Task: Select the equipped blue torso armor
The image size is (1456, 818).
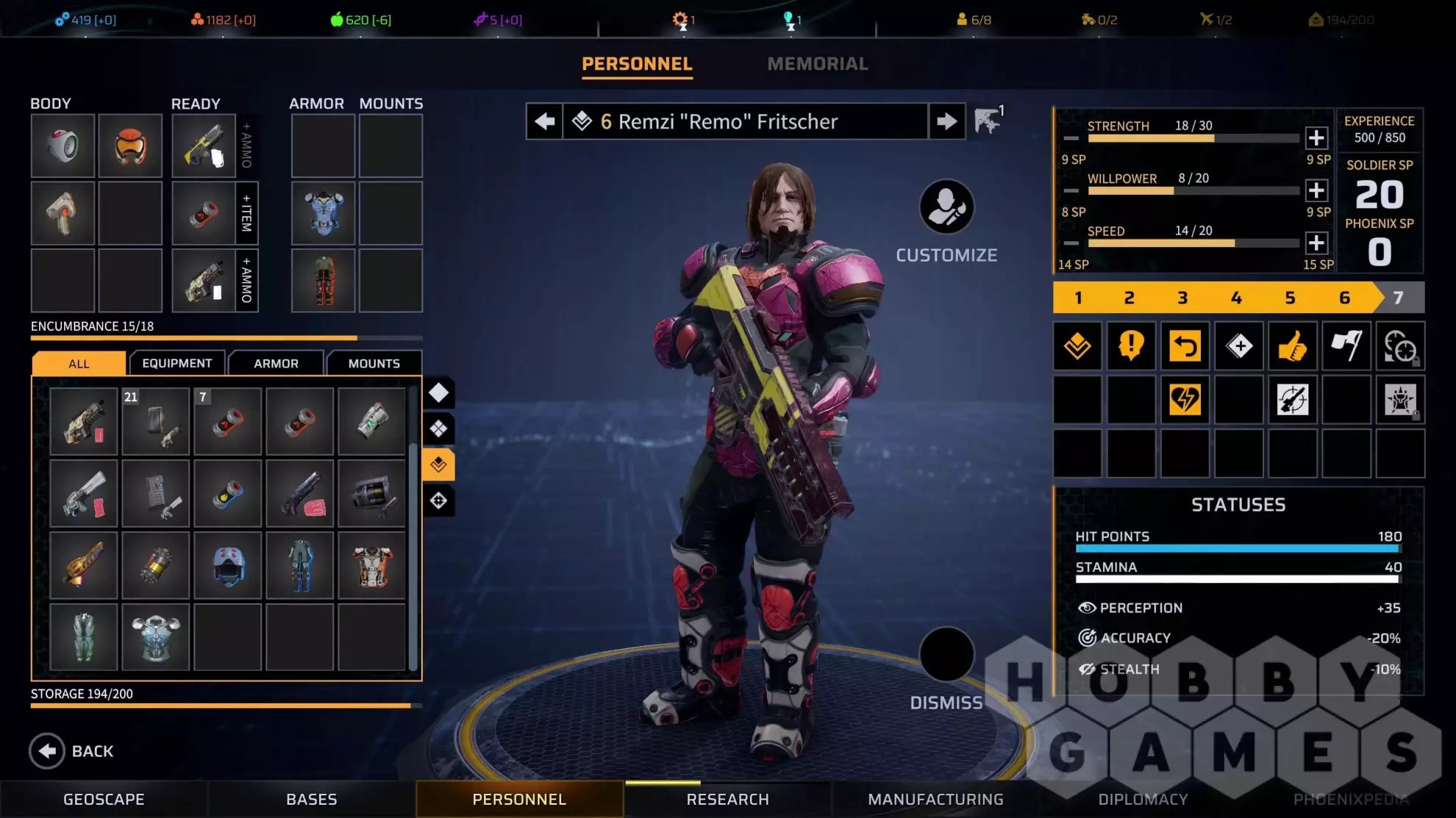Action: coord(324,213)
